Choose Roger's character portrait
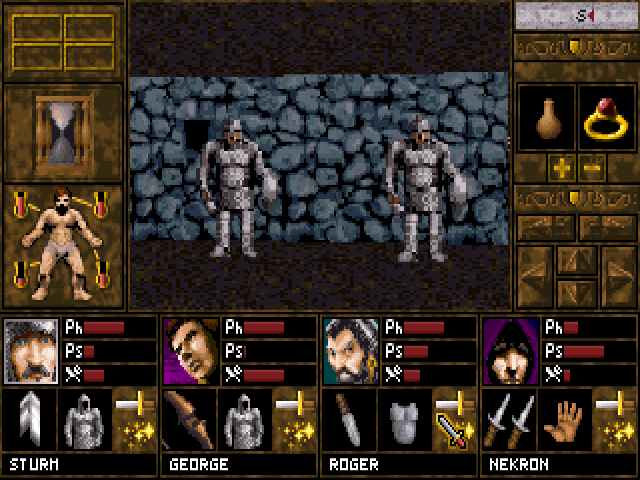The image size is (640, 480). click(351, 351)
